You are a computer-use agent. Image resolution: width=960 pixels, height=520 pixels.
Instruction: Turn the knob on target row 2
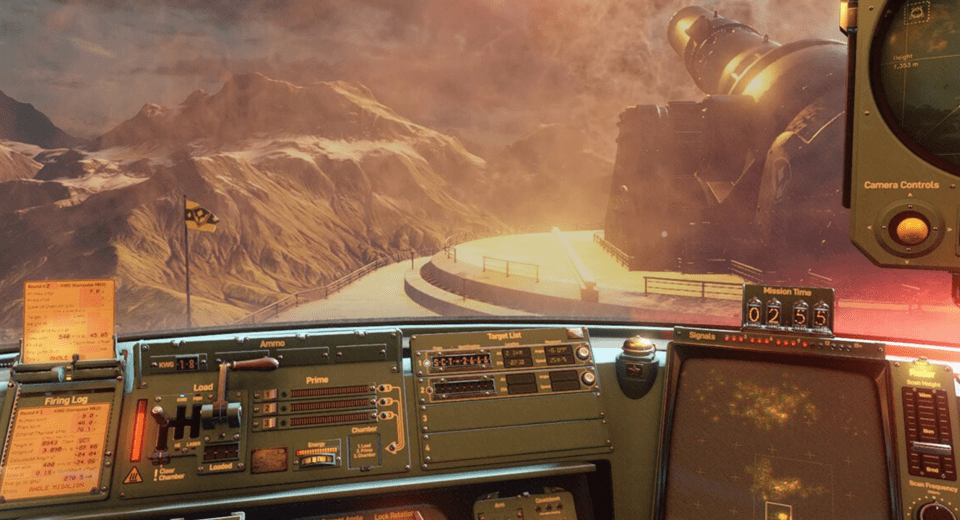pyautogui.click(x=587, y=378)
